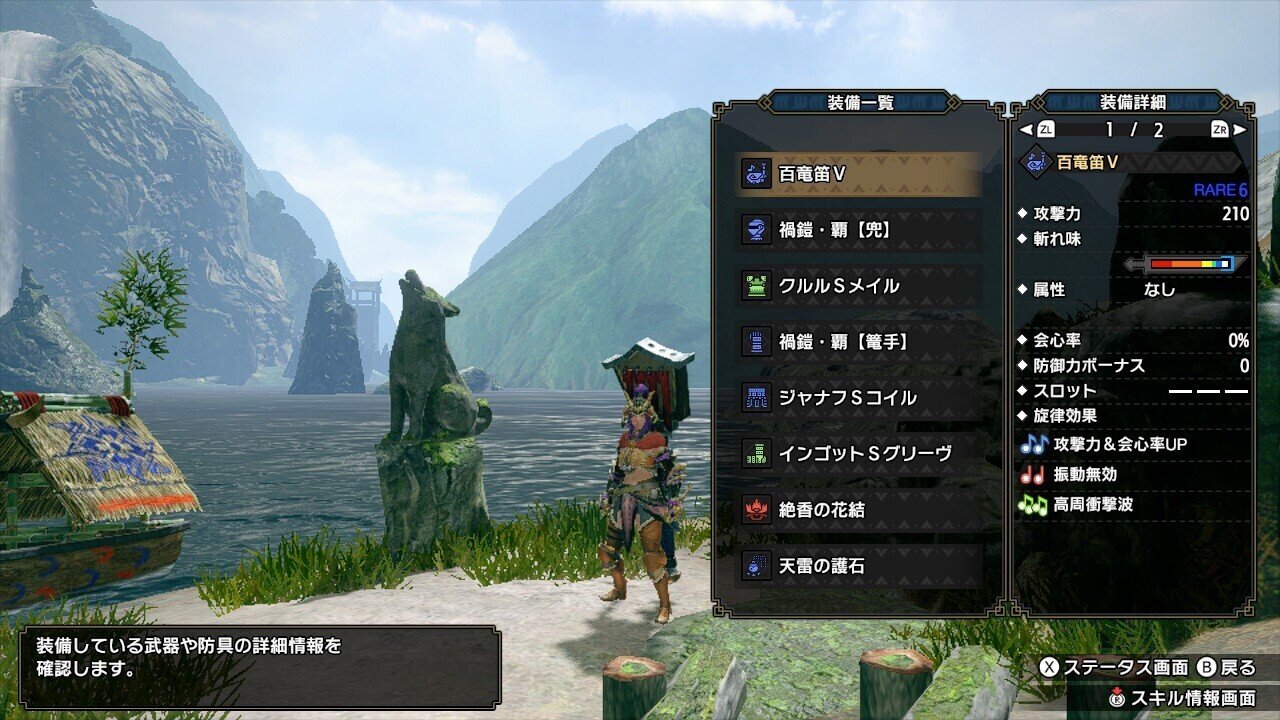Viewport: 1280px width, 720px height.
Task: Select the 絶香の花結 petalace entry
Action: pos(858,510)
